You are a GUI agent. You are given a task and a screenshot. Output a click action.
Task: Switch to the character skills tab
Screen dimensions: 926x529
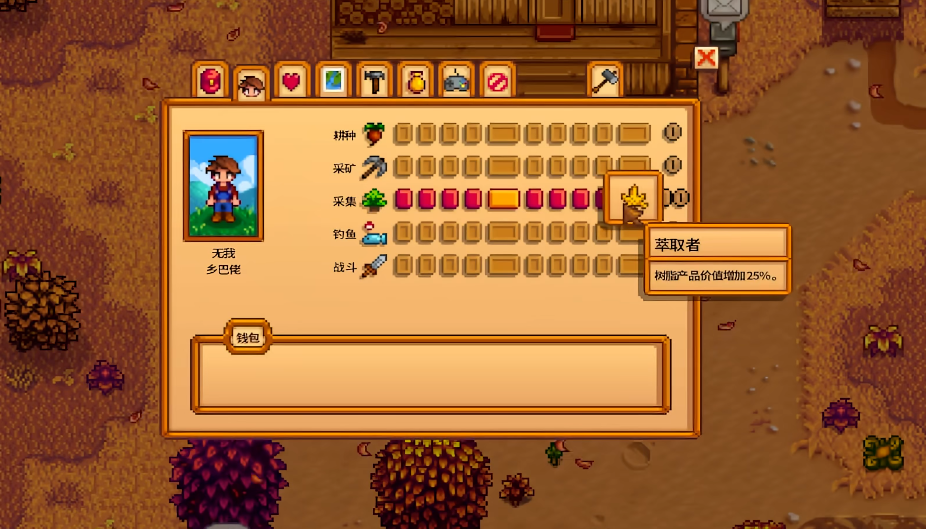coord(251,84)
